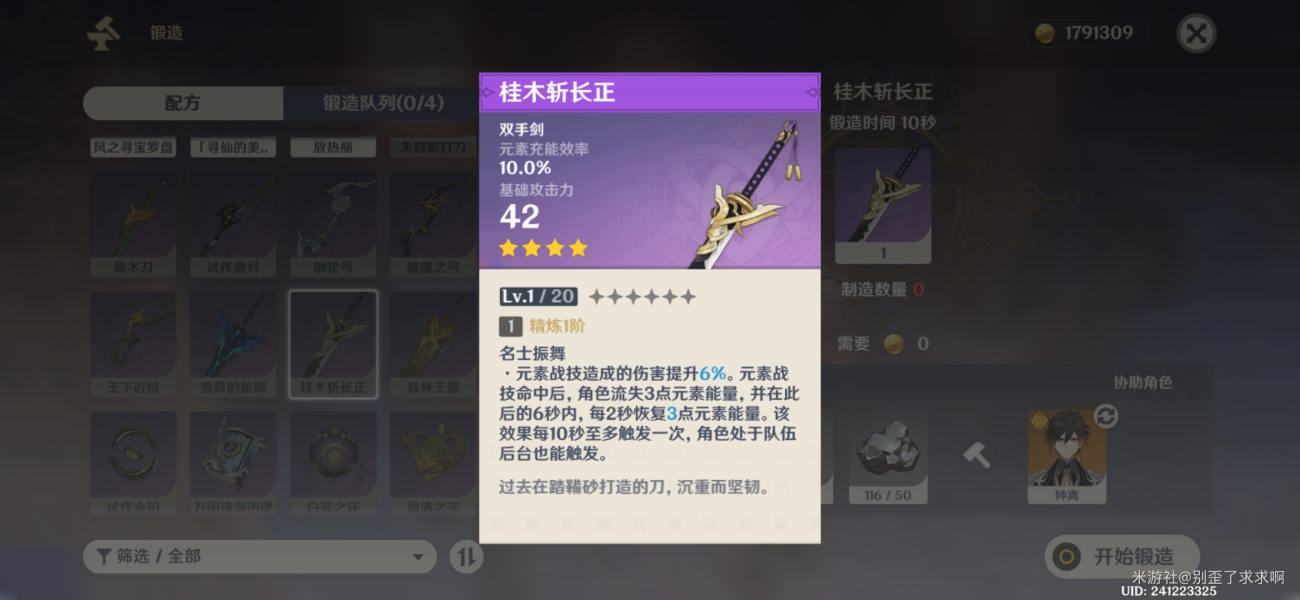Open the 筛选 / 全部 filter dropdown
The height and width of the screenshot is (600, 1300).
259,556
